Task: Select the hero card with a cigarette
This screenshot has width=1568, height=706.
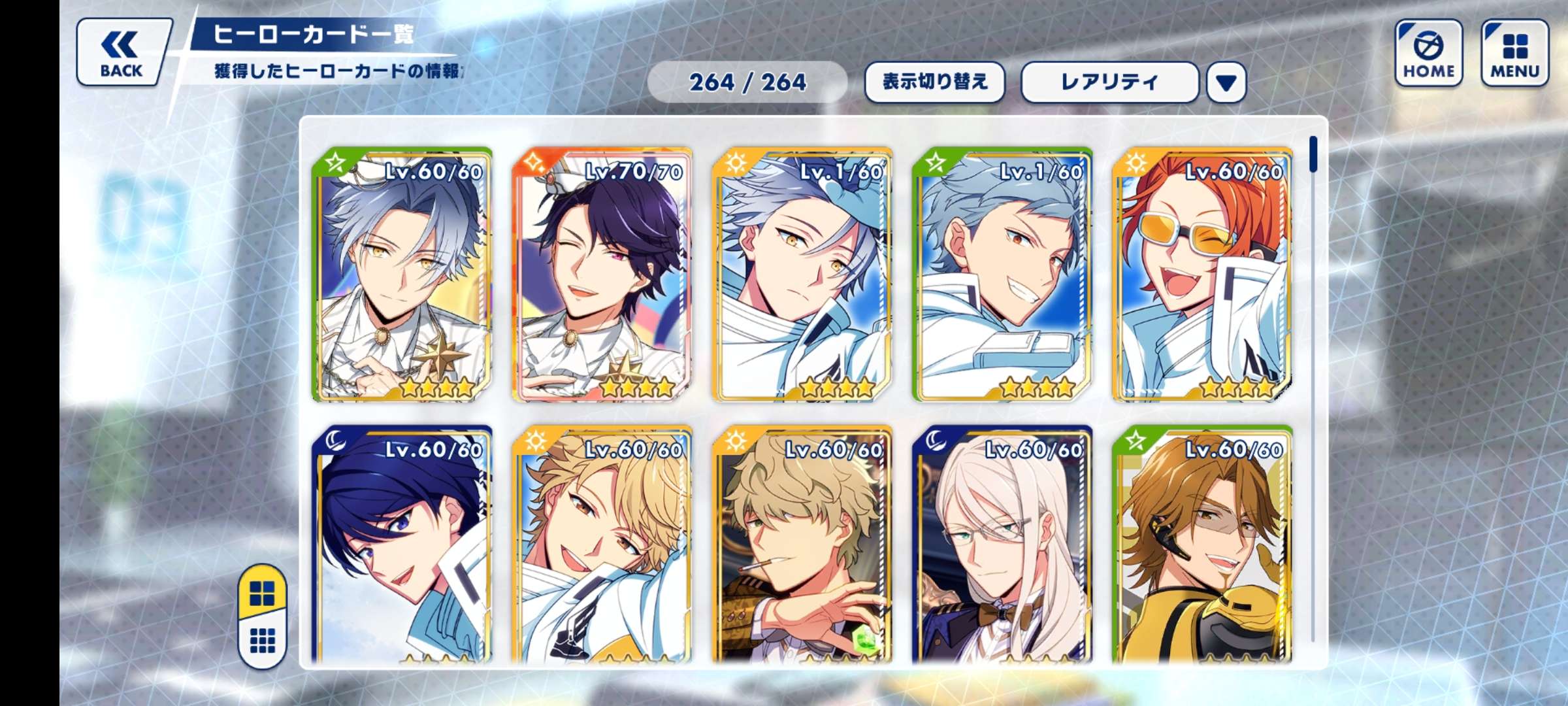Action: point(802,546)
